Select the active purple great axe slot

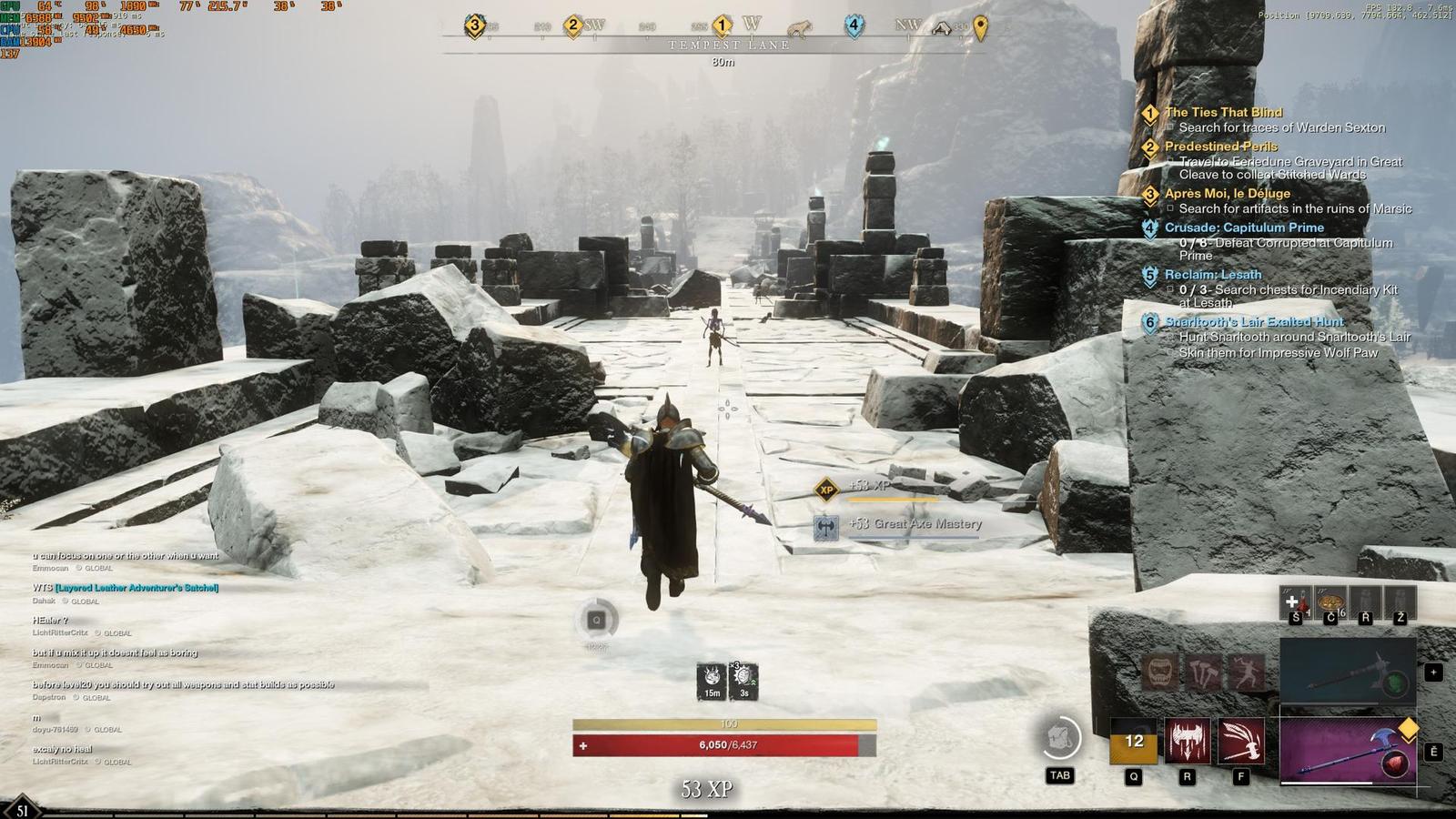[x=1348, y=751]
